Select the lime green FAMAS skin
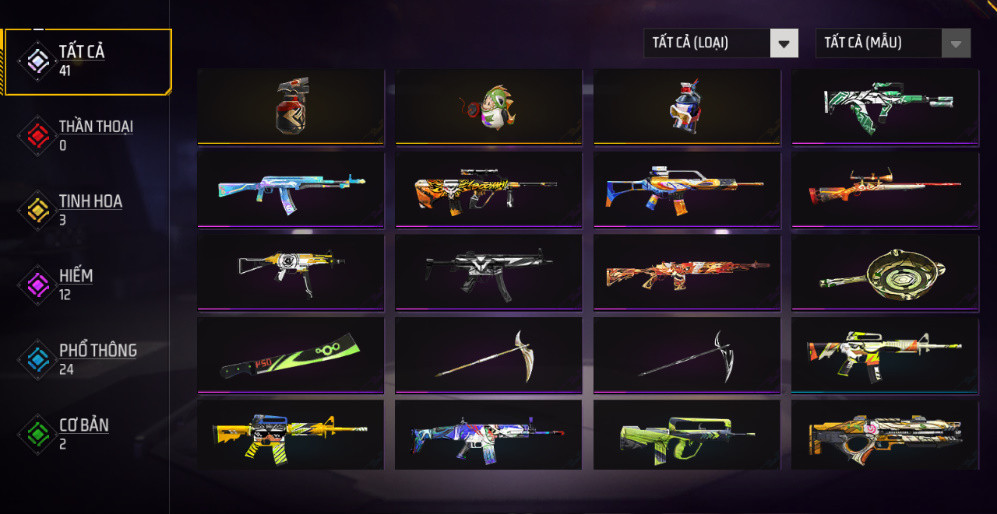 (686, 435)
